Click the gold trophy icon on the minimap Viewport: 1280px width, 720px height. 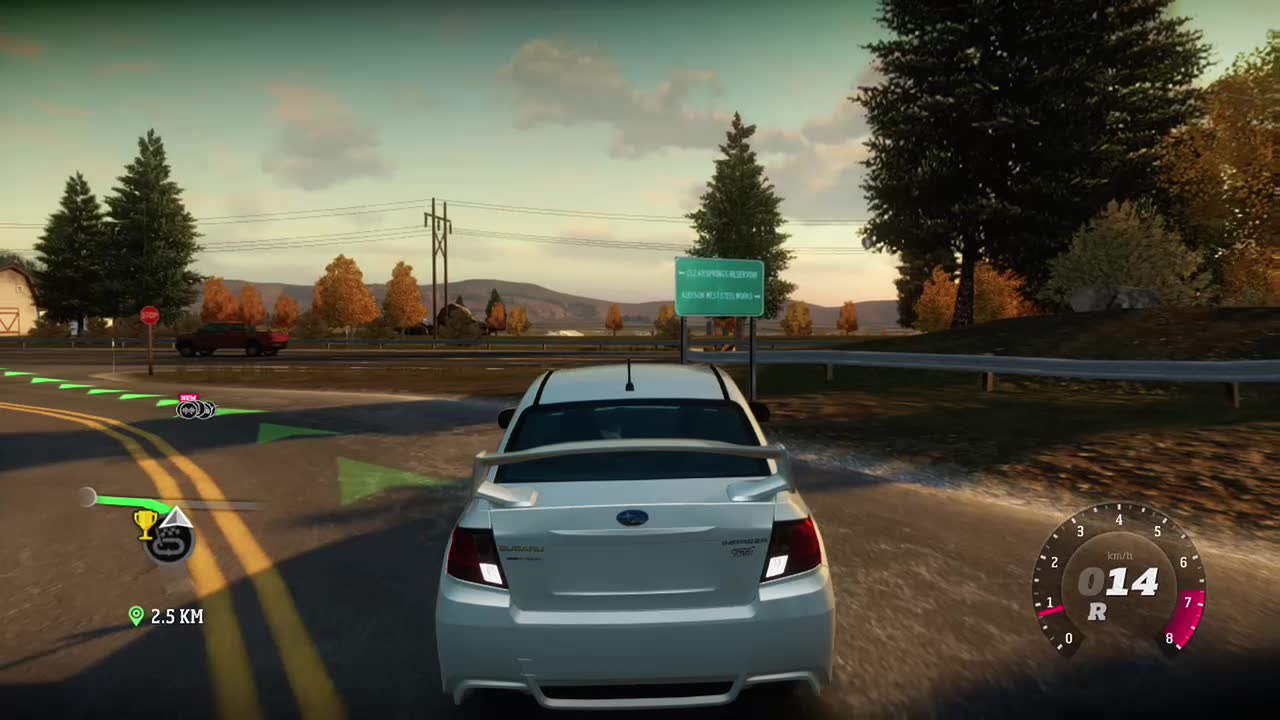146,521
